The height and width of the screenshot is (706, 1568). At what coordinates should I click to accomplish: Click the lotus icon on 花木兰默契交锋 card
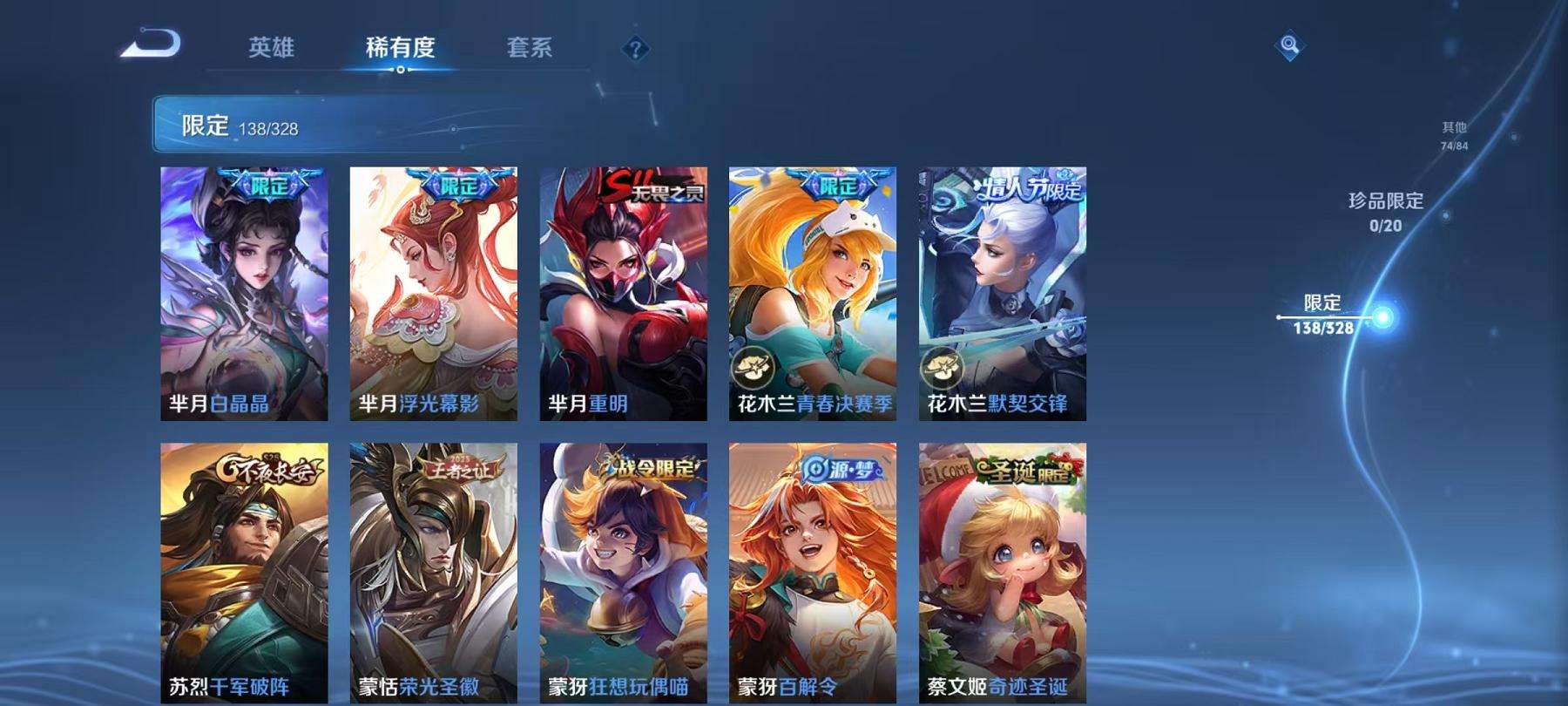click(943, 366)
